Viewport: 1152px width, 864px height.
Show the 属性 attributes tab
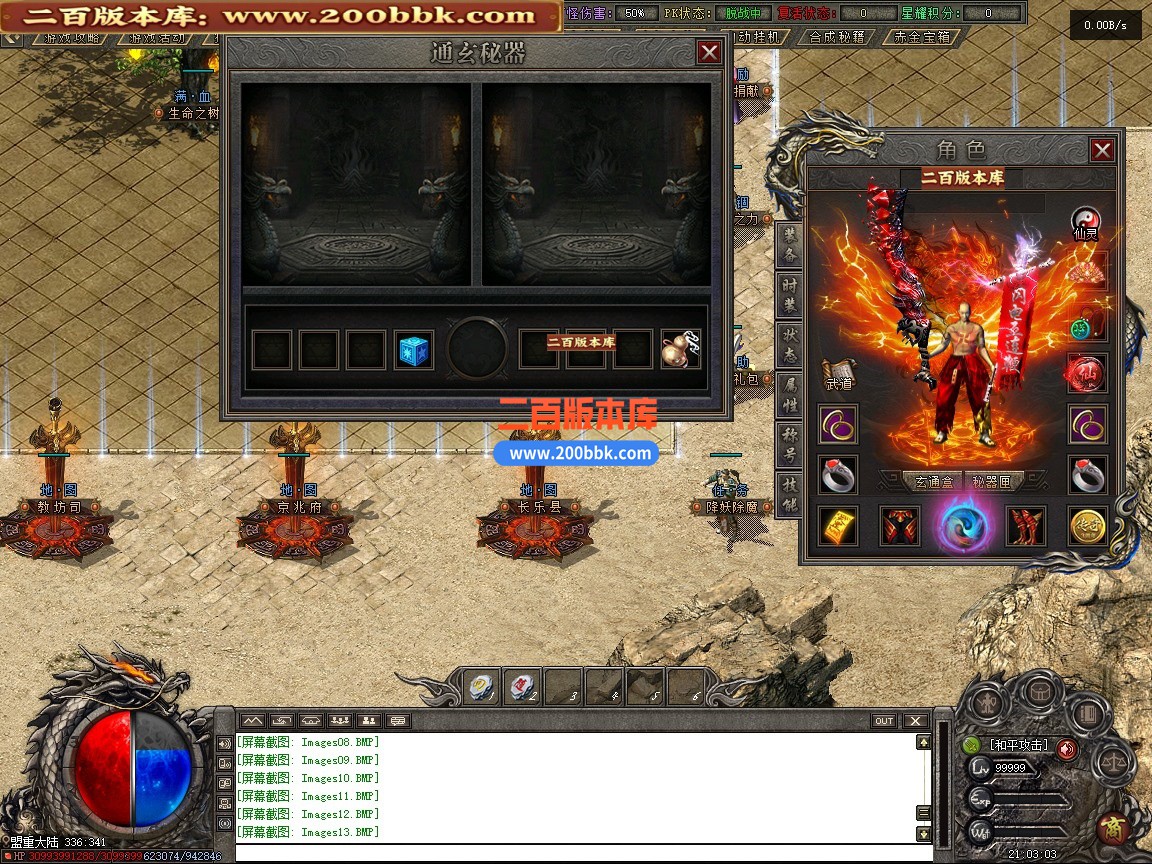[x=790, y=393]
